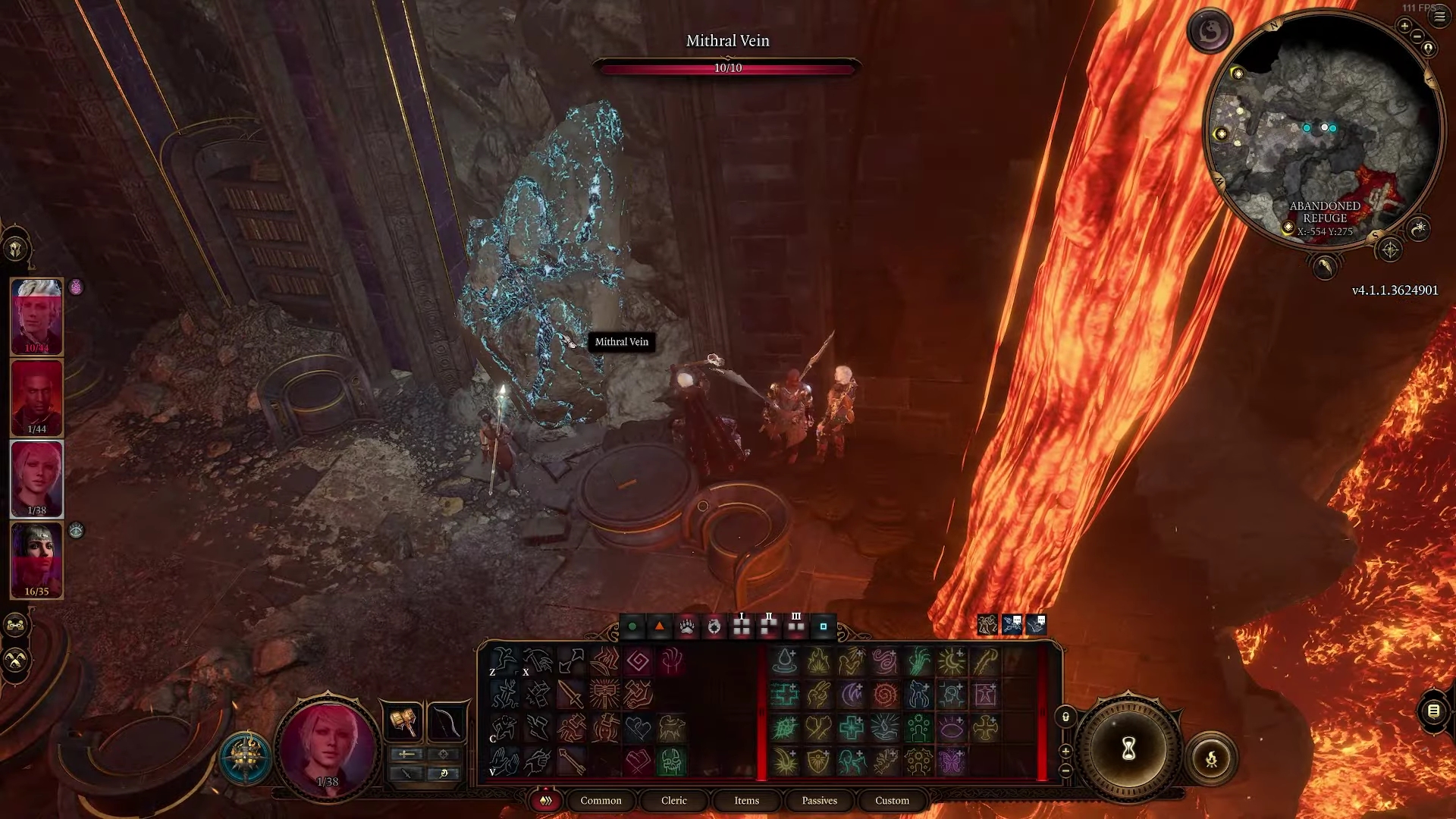
Task: Open the minimap
Action: [x=1323, y=129]
